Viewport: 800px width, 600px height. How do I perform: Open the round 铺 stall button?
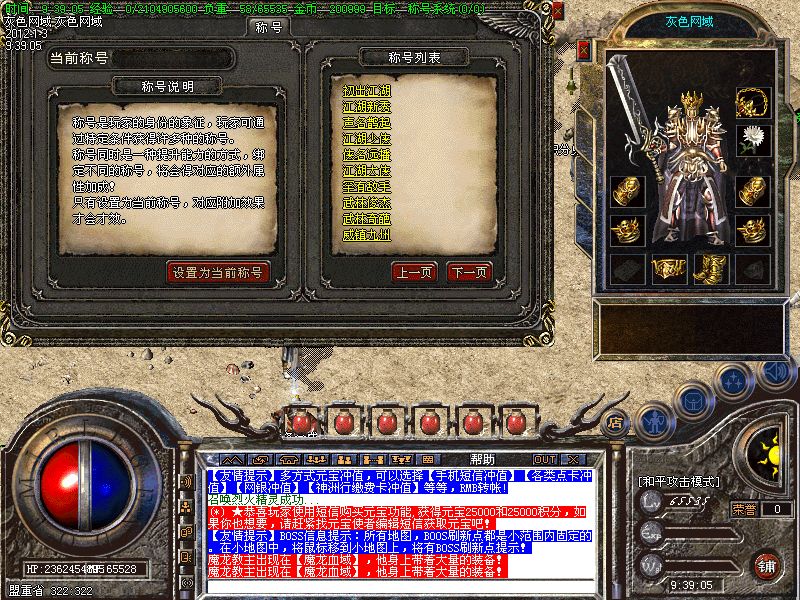point(765,564)
